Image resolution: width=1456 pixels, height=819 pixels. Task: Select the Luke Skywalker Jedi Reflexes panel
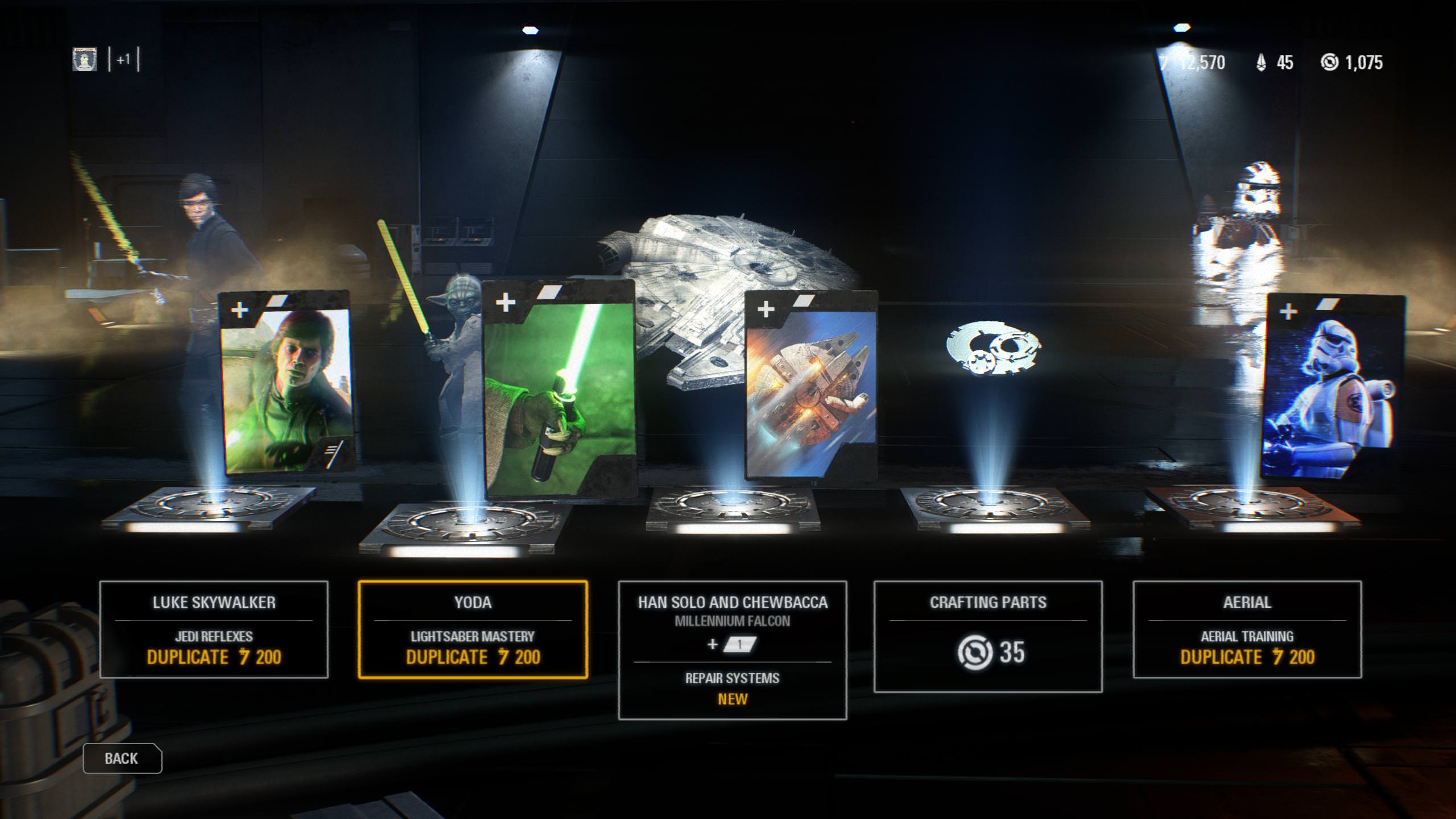coord(214,630)
